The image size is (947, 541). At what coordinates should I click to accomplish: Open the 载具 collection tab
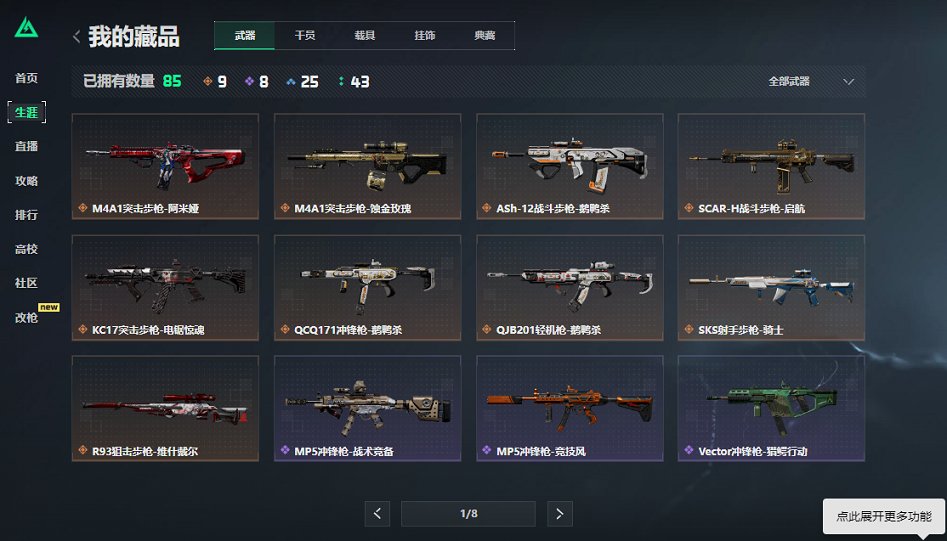(364, 36)
